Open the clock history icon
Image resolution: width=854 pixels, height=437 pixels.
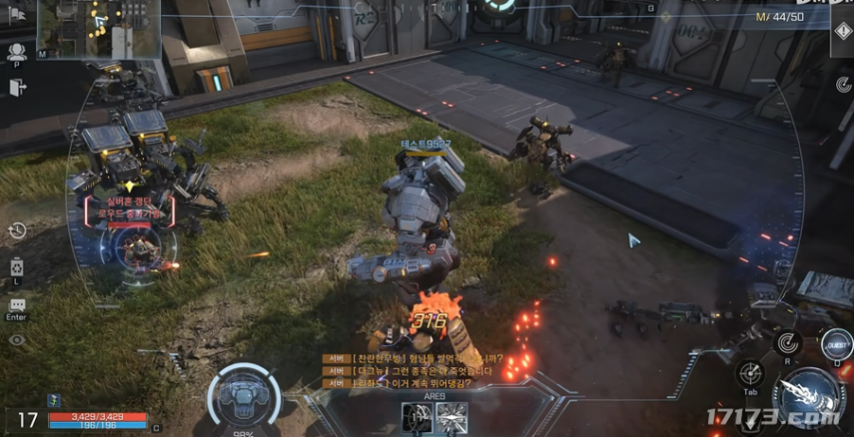click(17, 231)
